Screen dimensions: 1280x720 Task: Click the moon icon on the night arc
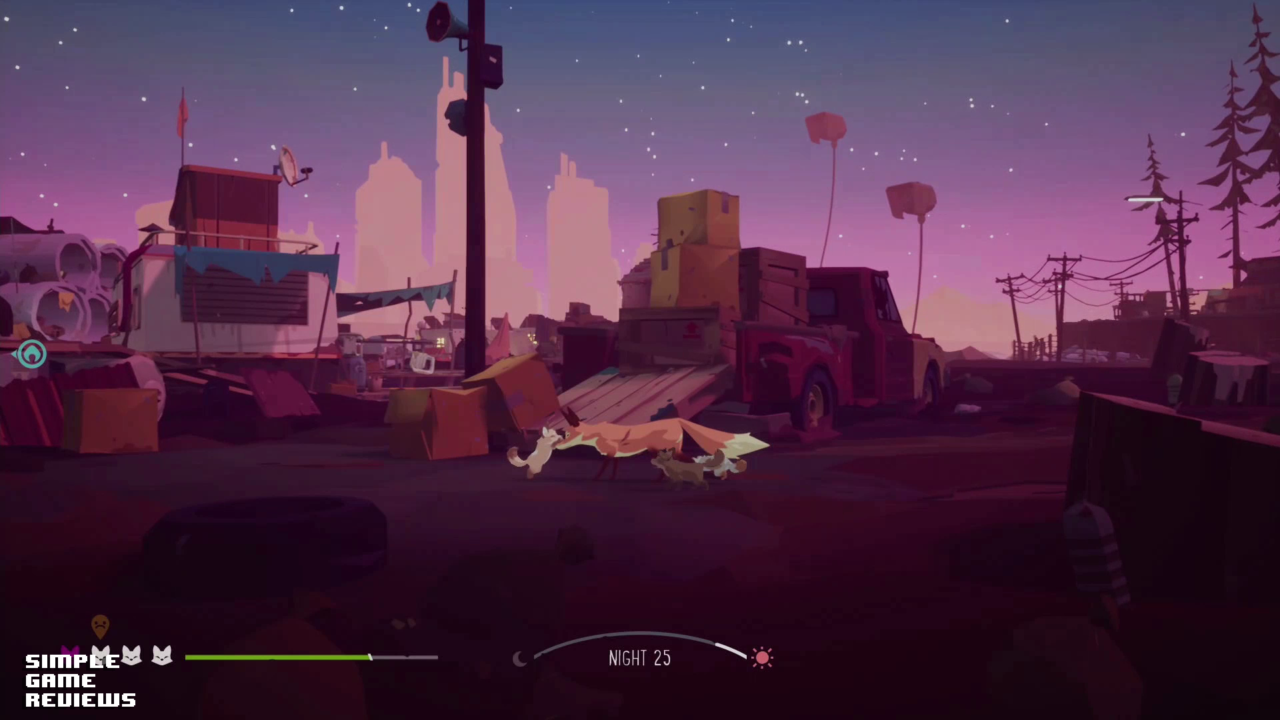(x=521, y=659)
